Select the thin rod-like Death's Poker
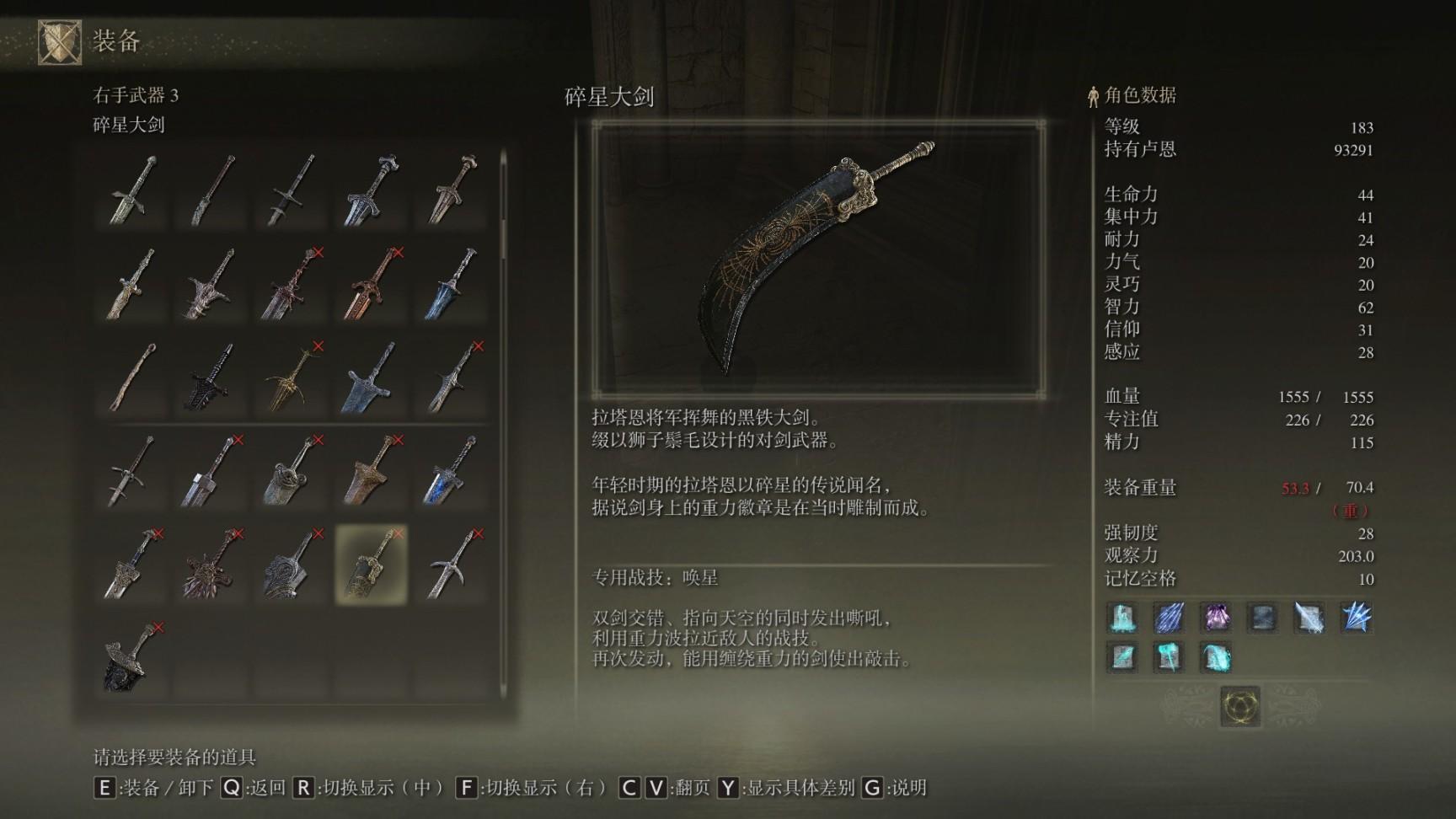 pyautogui.click(x=131, y=377)
